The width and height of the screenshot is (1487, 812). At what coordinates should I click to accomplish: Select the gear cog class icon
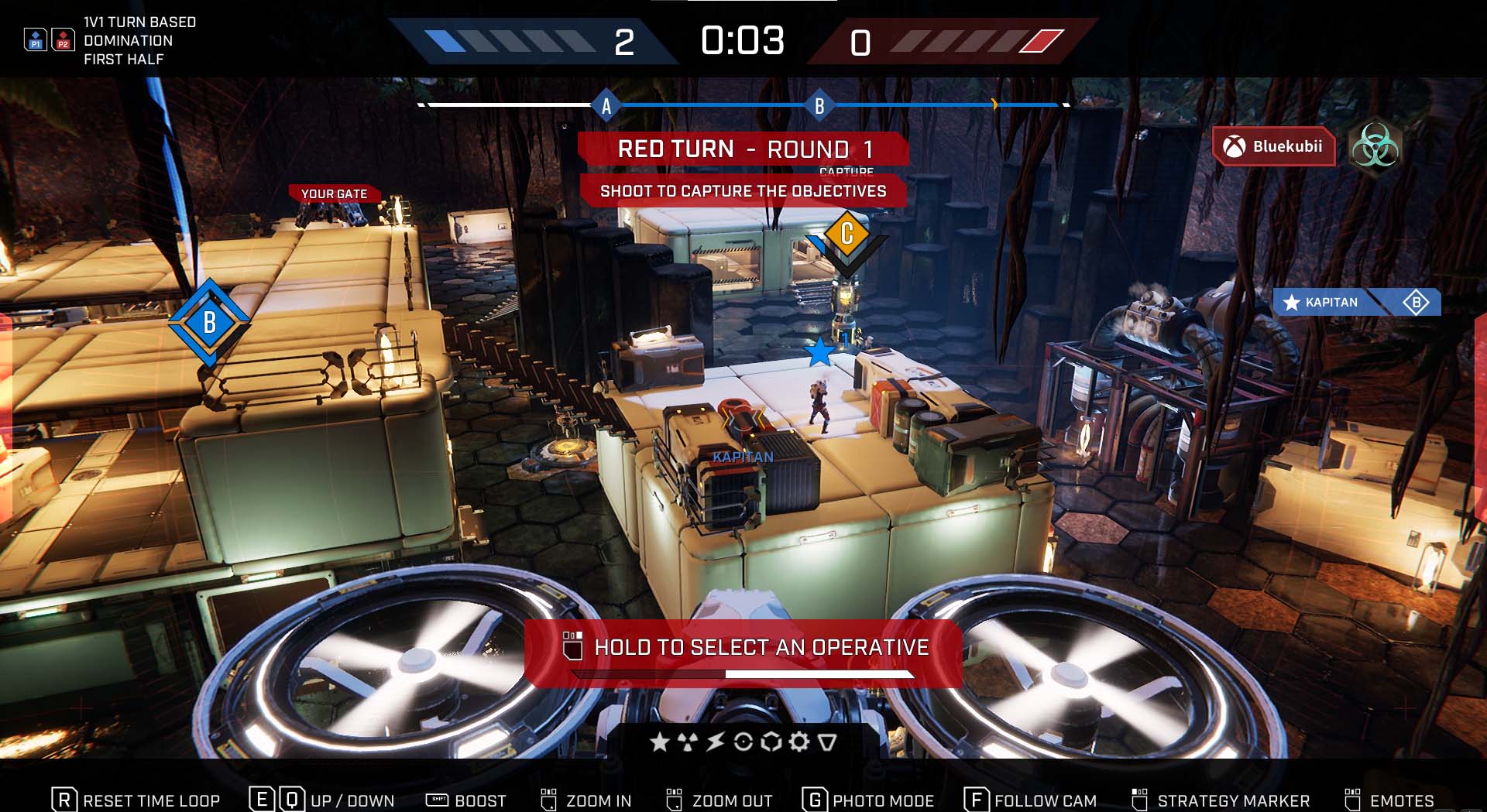click(798, 742)
